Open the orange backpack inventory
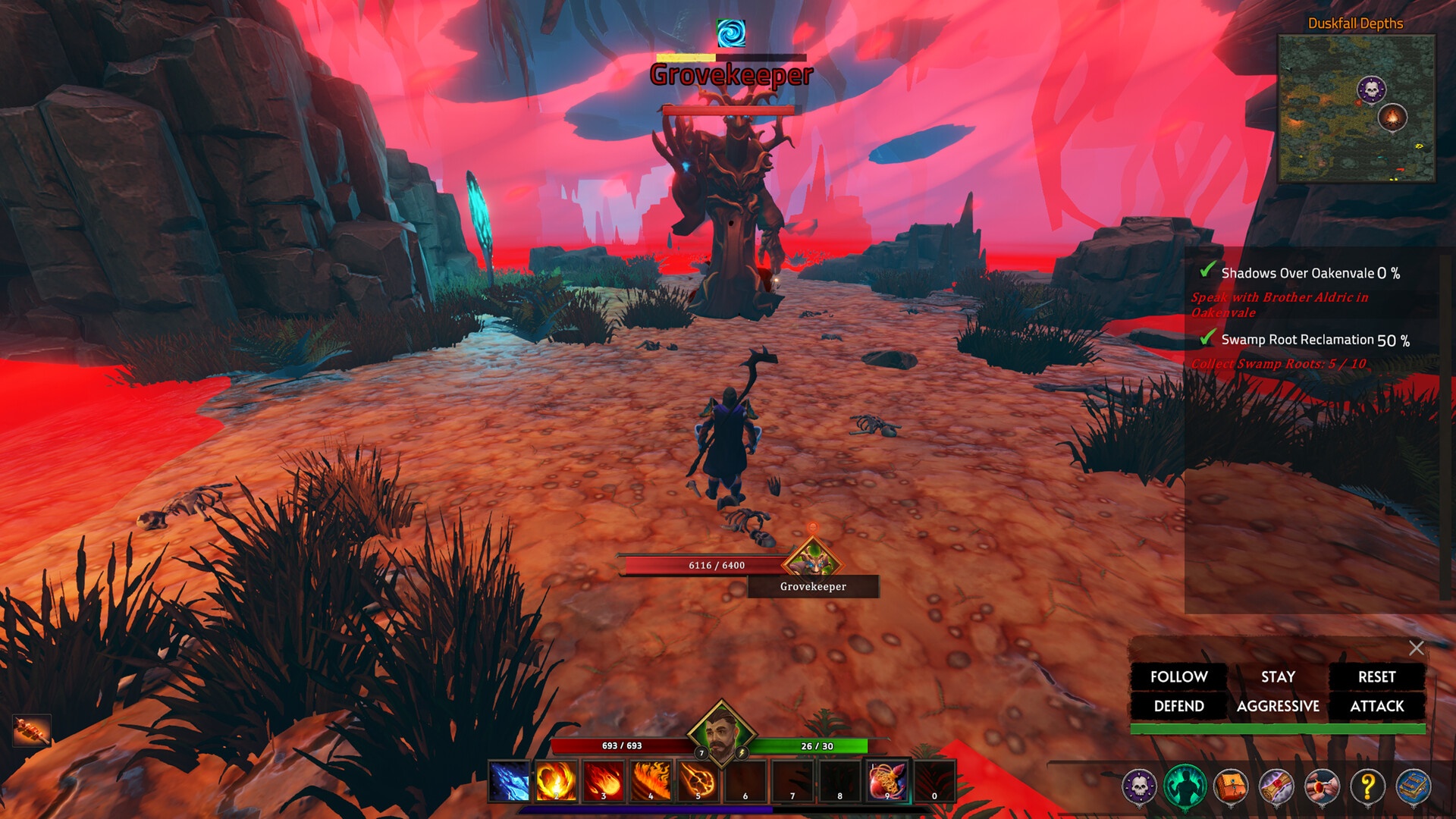The height and width of the screenshot is (819, 1456). click(1231, 786)
